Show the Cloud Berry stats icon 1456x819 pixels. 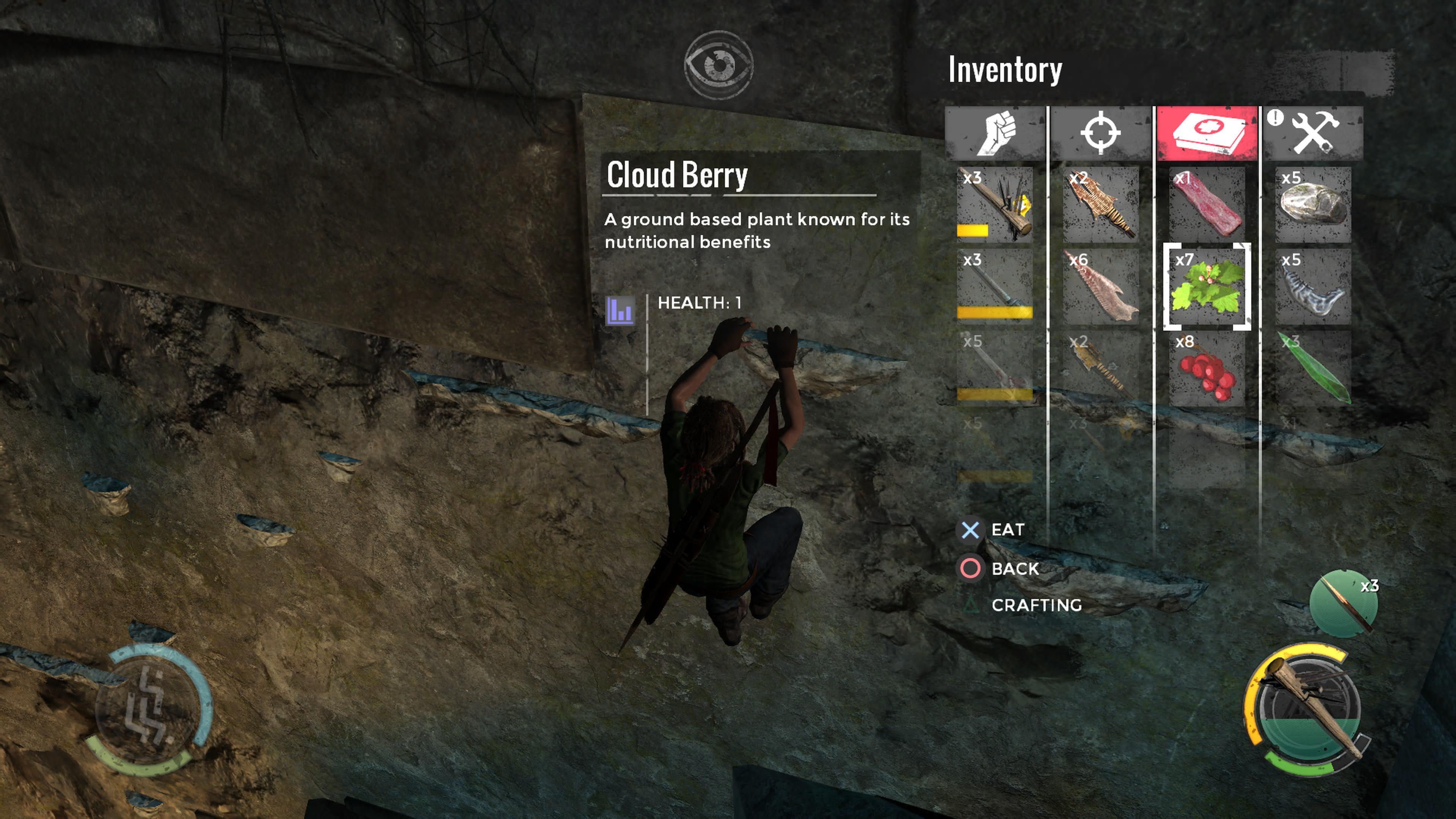pyautogui.click(x=620, y=310)
